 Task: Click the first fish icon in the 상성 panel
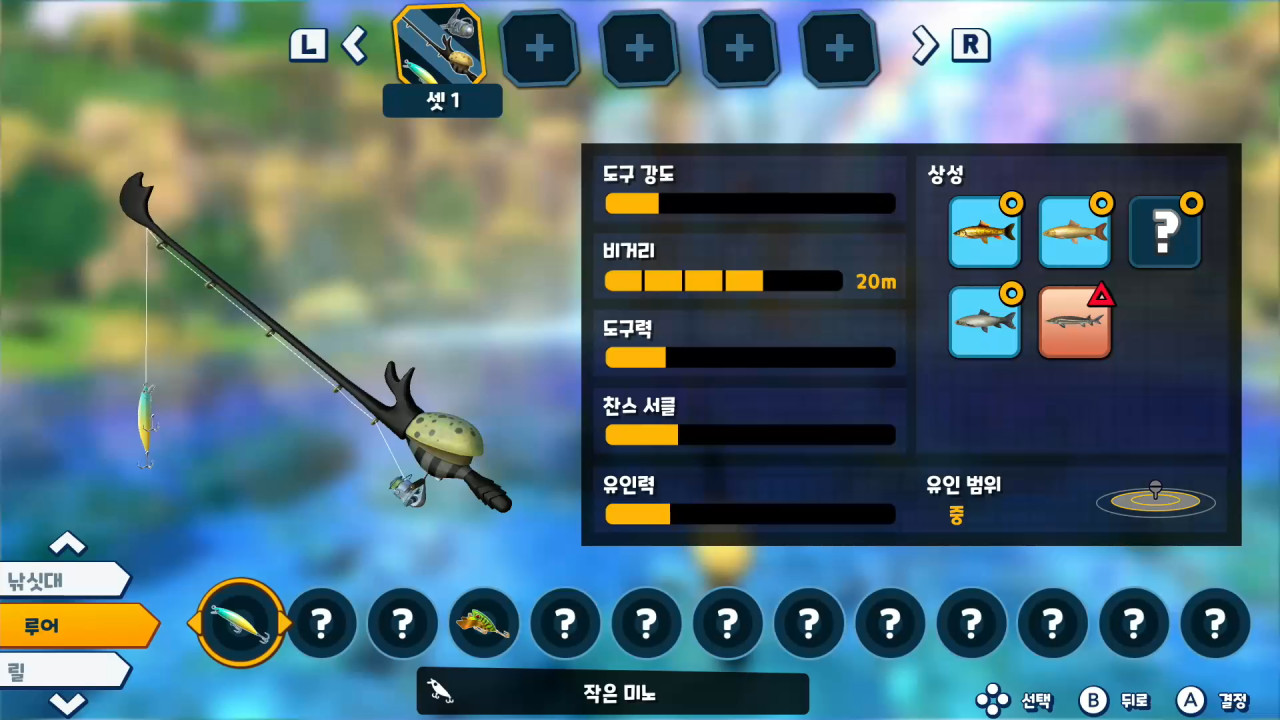tap(984, 232)
